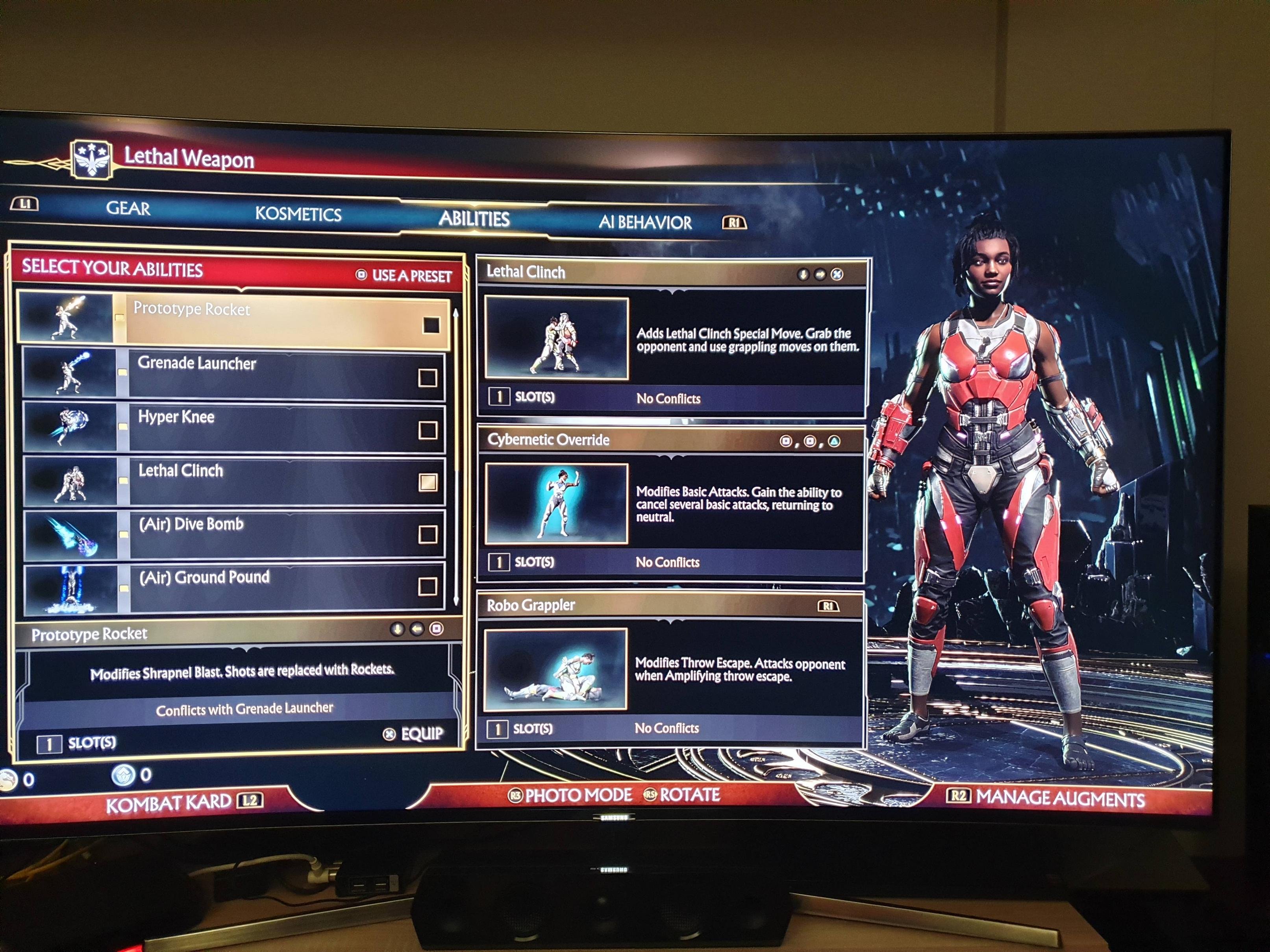Open the Kosmetics tab
Image resolution: width=1270 pixels, height=952 pixels.
(x=298, y=214)
